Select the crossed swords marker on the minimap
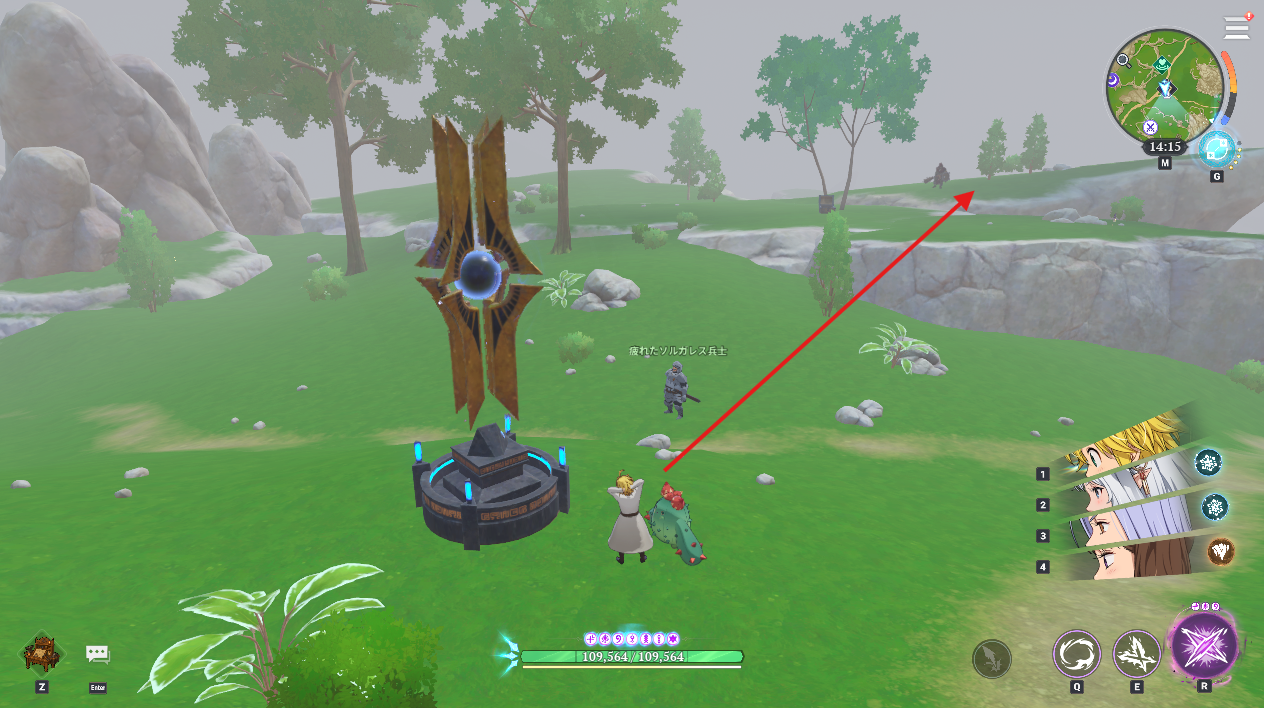 tap(1150, 127)
